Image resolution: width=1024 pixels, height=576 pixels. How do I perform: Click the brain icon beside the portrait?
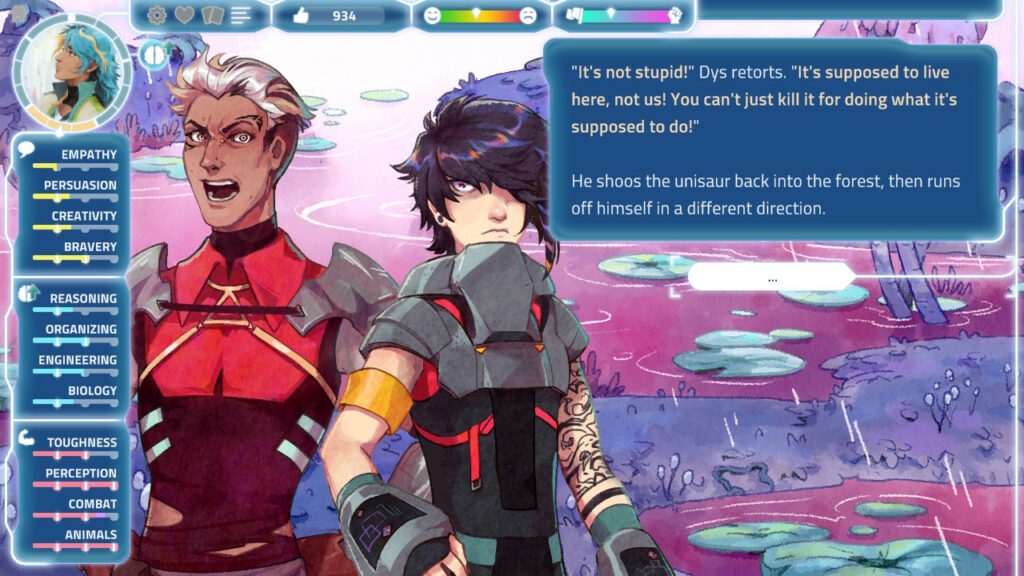pos(152,55)
